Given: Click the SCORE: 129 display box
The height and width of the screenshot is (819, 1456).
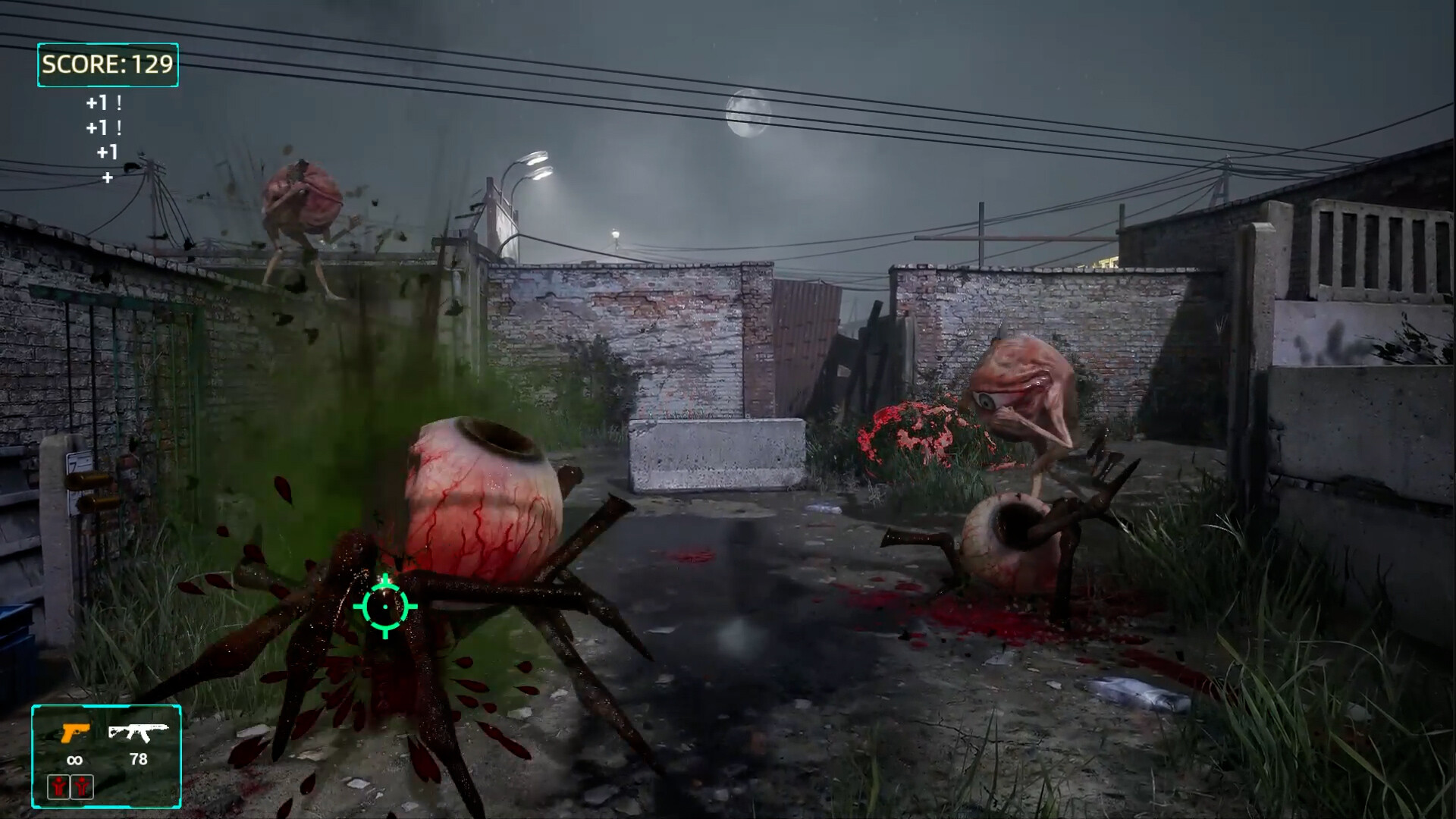Looking at the screenshot, I should tap(107, 65).
